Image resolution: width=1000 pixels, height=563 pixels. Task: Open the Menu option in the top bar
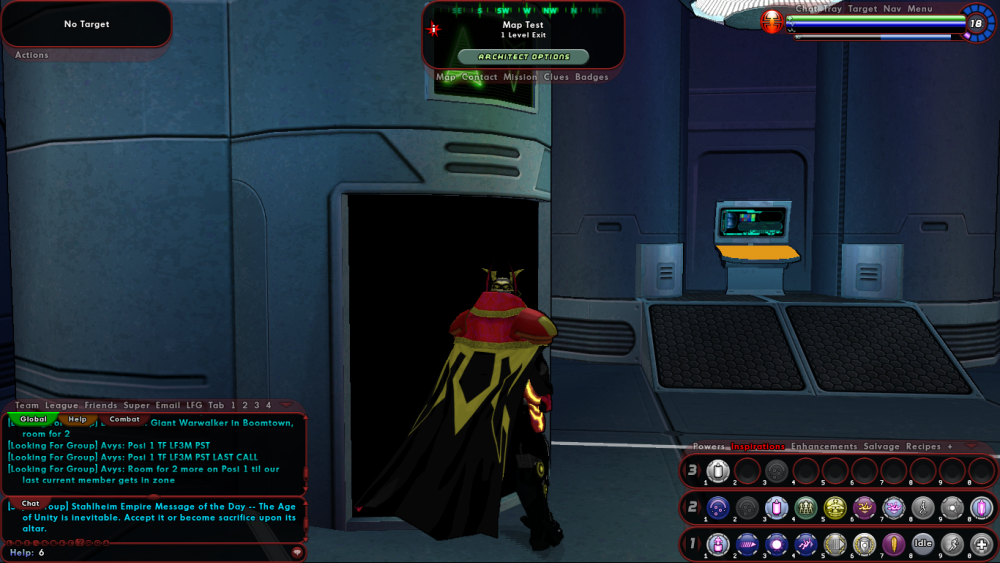pyautogui.click(x=920, y=9)
